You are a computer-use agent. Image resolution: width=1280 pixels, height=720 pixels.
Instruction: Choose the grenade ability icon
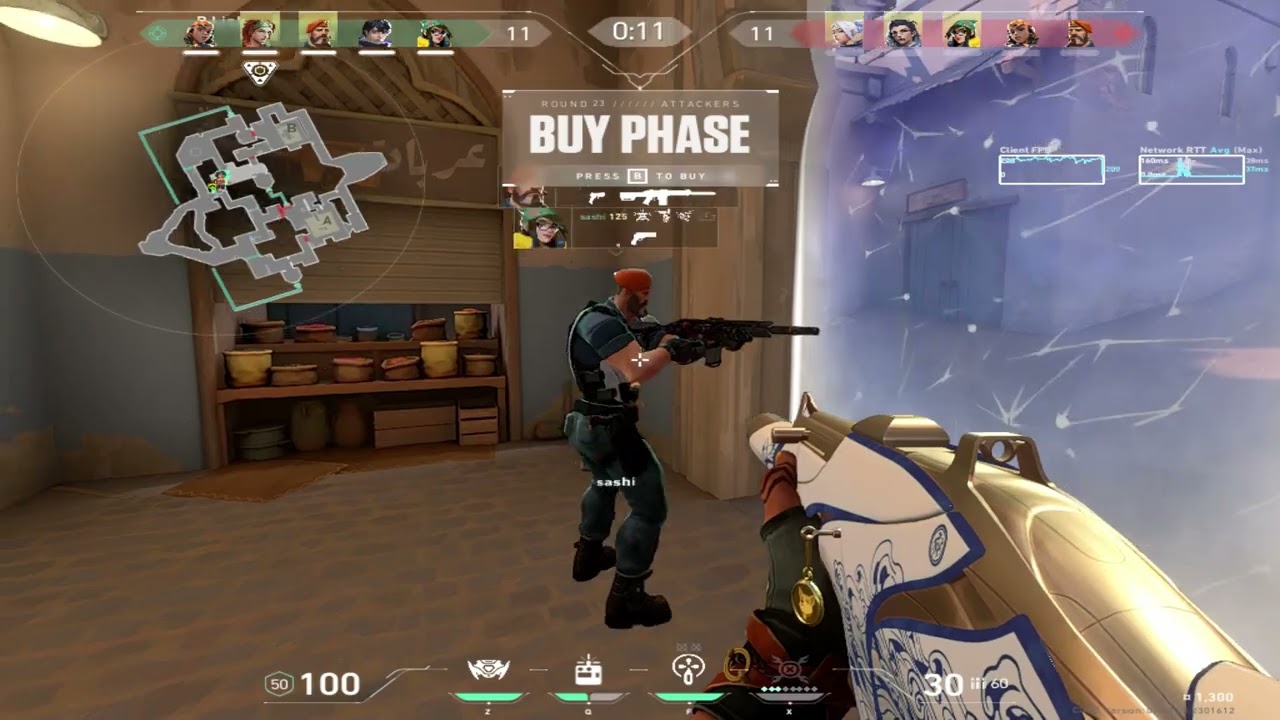tap(688, 668)
